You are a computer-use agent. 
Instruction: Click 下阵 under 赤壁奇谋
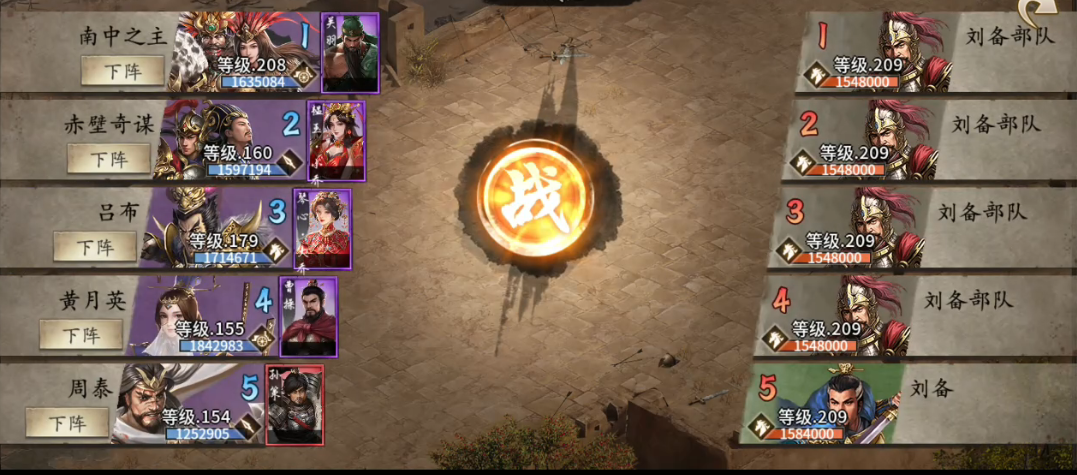[109, 158]
